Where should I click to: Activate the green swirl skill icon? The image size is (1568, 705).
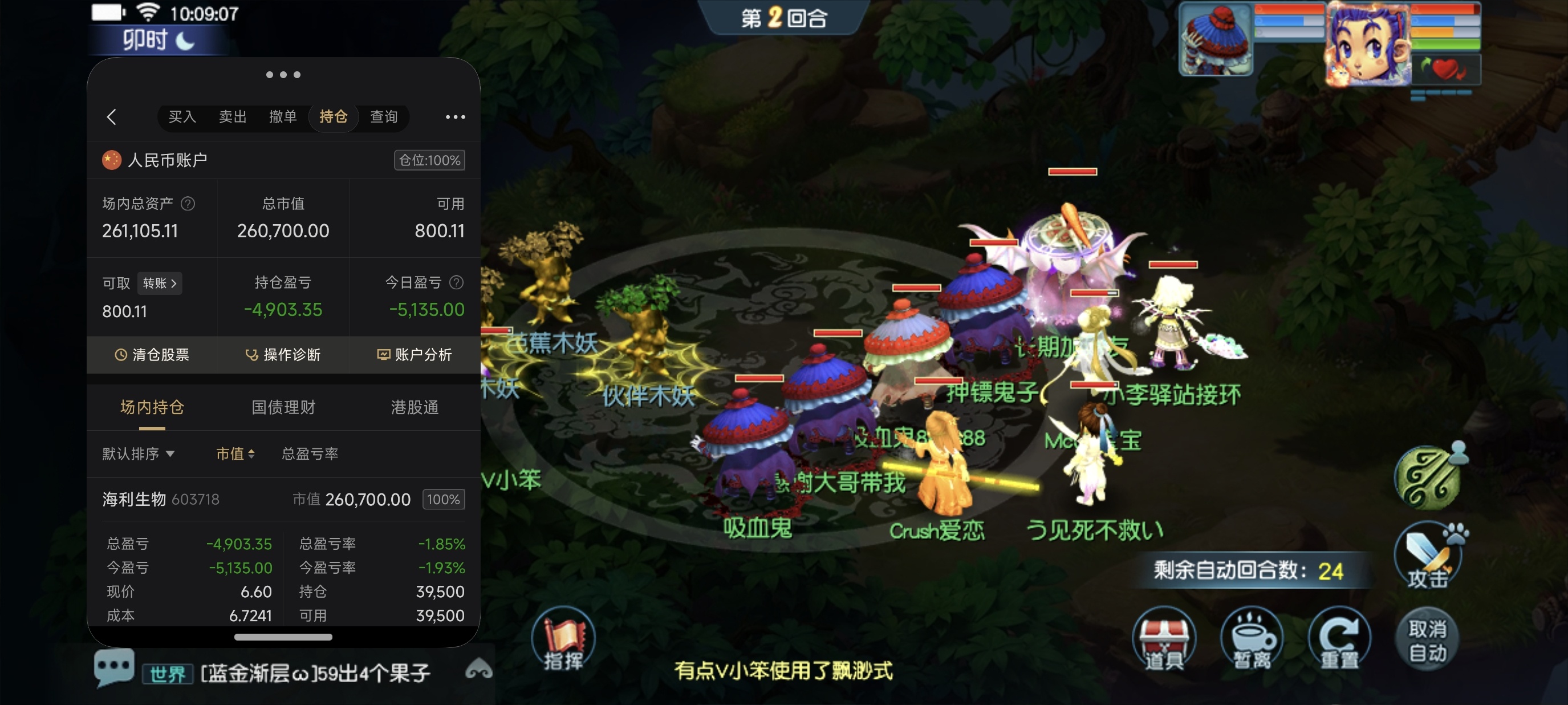click(x=1427, y=478)
